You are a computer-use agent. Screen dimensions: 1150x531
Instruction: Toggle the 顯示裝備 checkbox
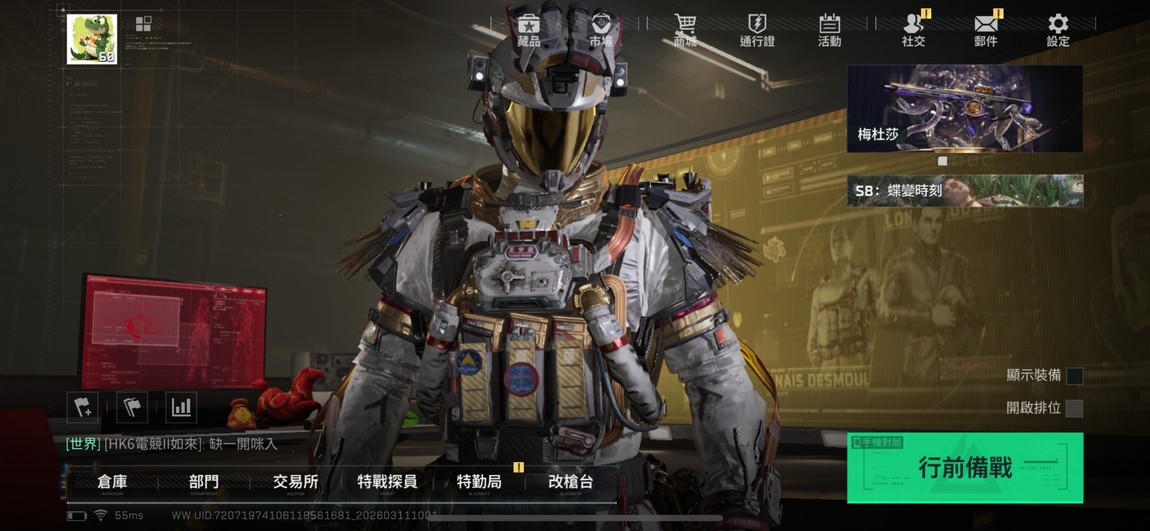(x=1074, y=376)
